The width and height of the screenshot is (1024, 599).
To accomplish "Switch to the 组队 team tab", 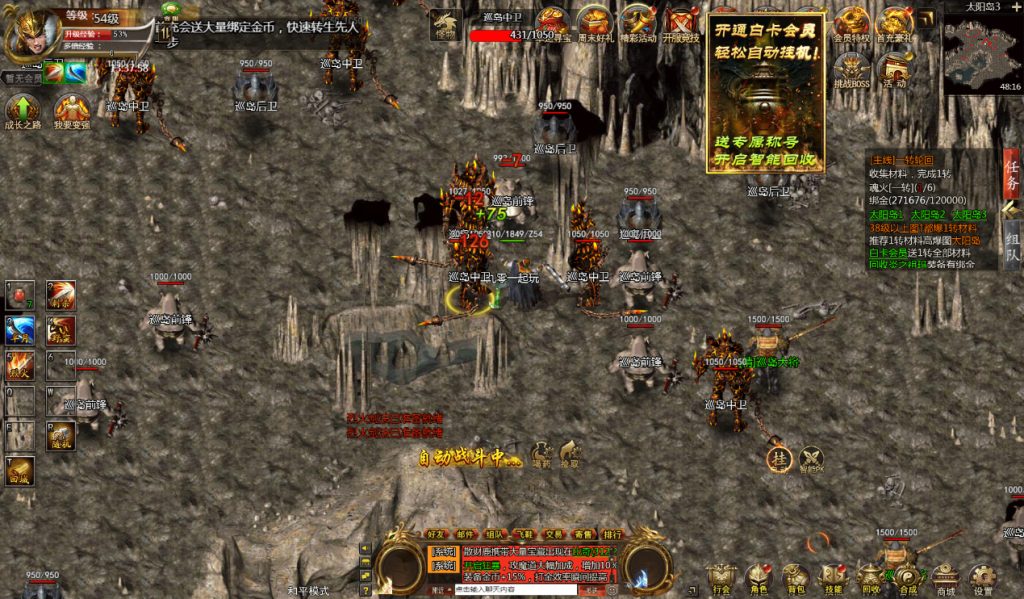I will [1011, 246].
